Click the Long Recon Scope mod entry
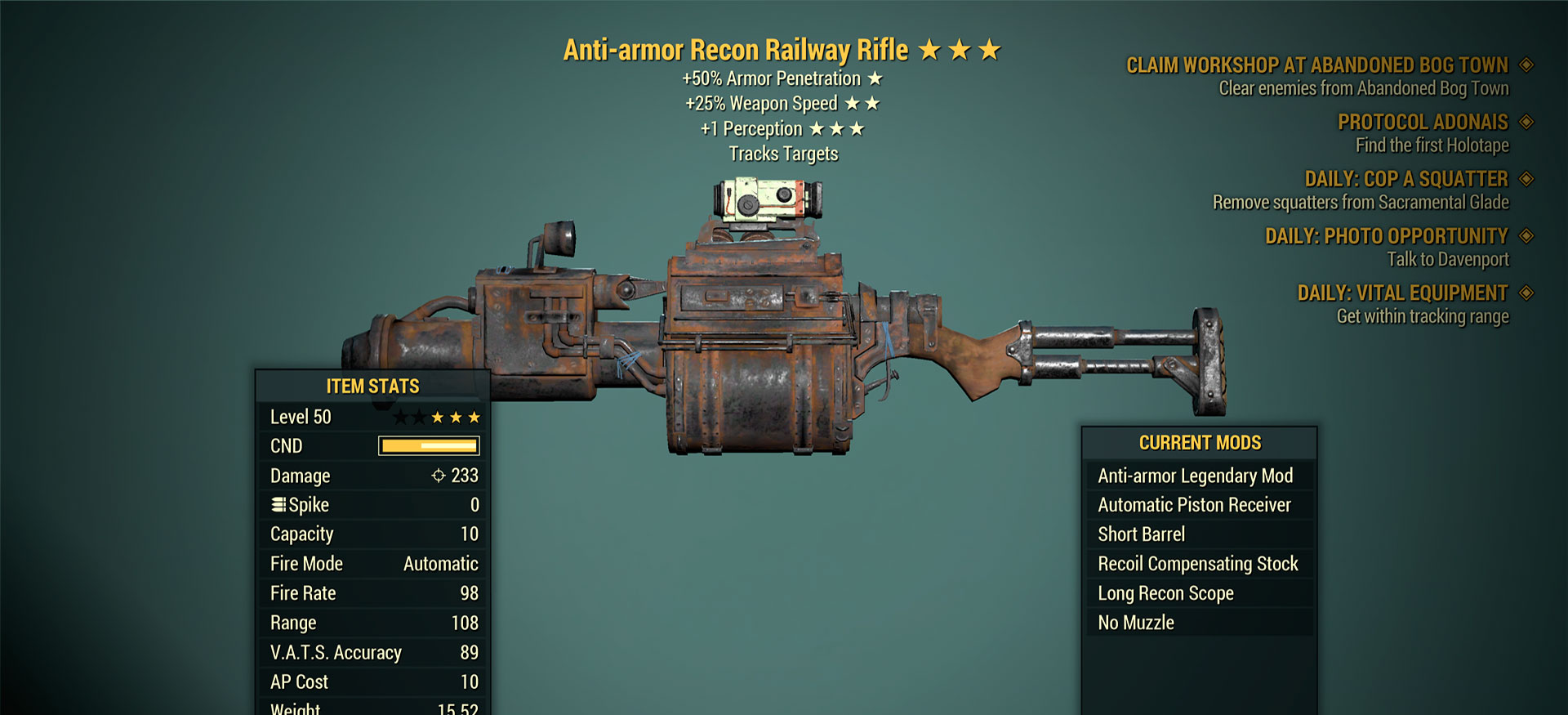This screenshot has width=1568, height=715. [1165, 593]
